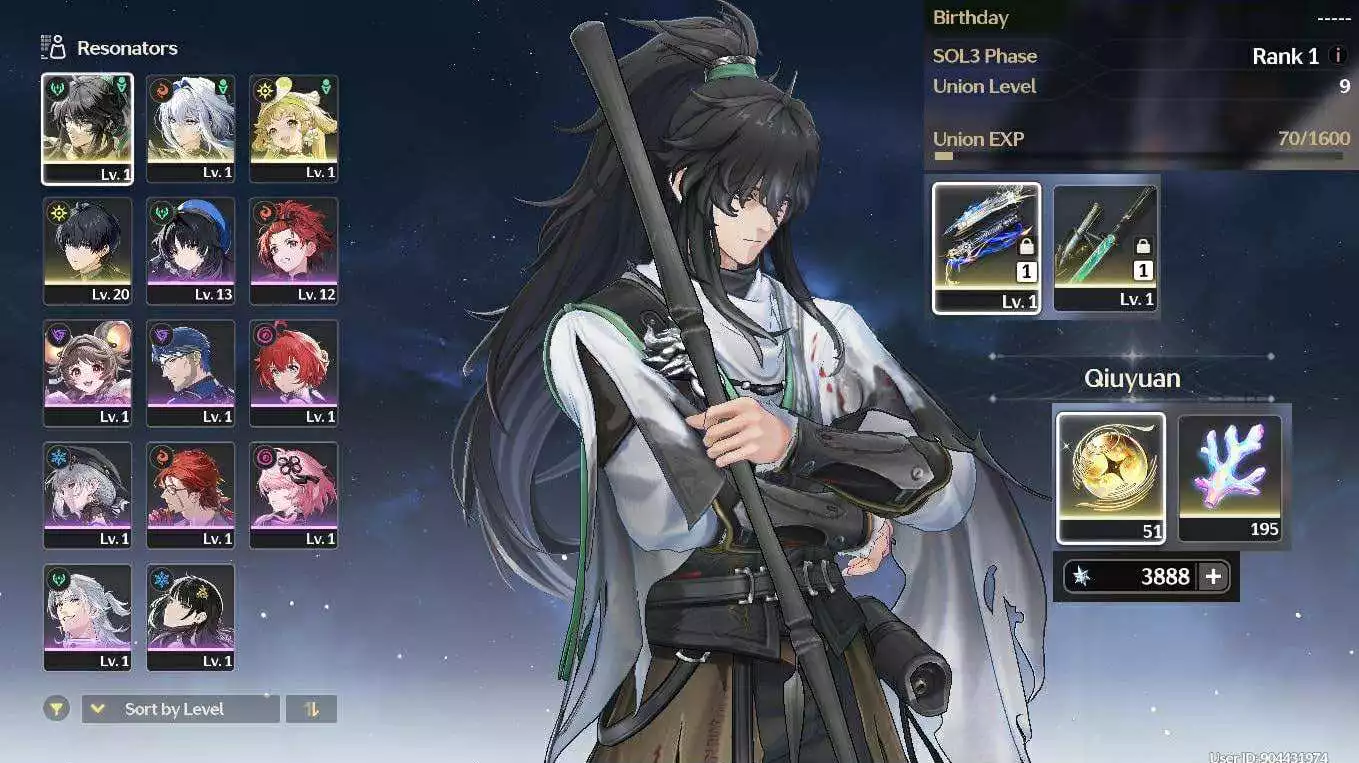This screenshot has width=1359, height=763.
Task: Select the blonde resonator with yellow bow
Action: (293, 128)
